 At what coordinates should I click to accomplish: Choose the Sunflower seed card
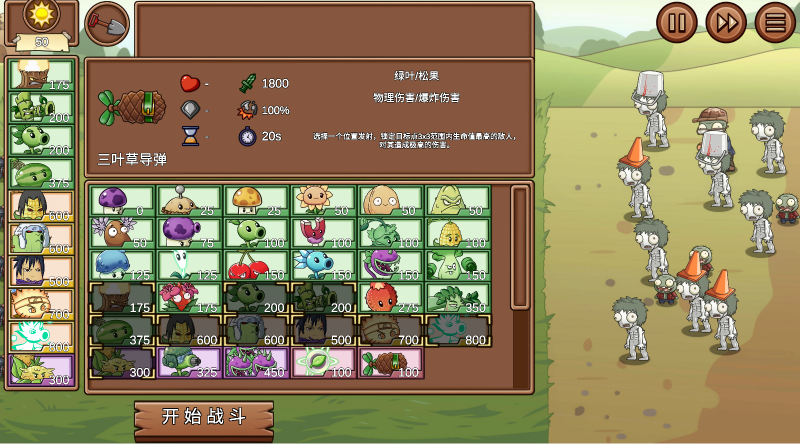tap(324, 201)
